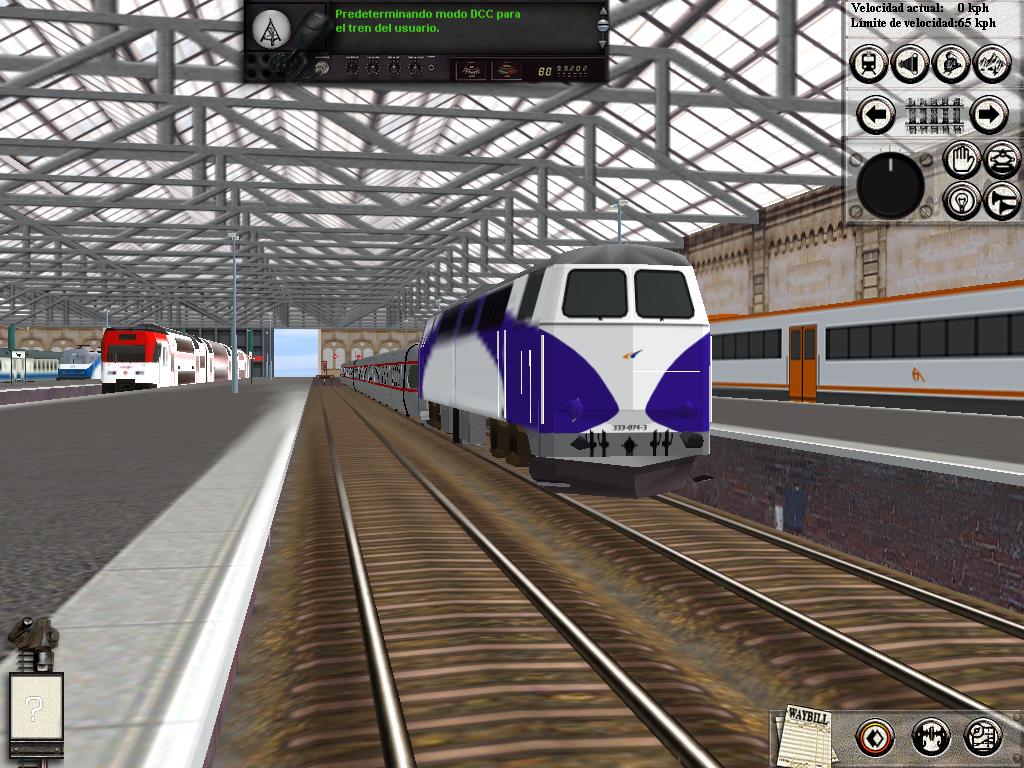Click the front-facing train icon button
Viewport: 1024px width, 768px height.
[869, 64]
